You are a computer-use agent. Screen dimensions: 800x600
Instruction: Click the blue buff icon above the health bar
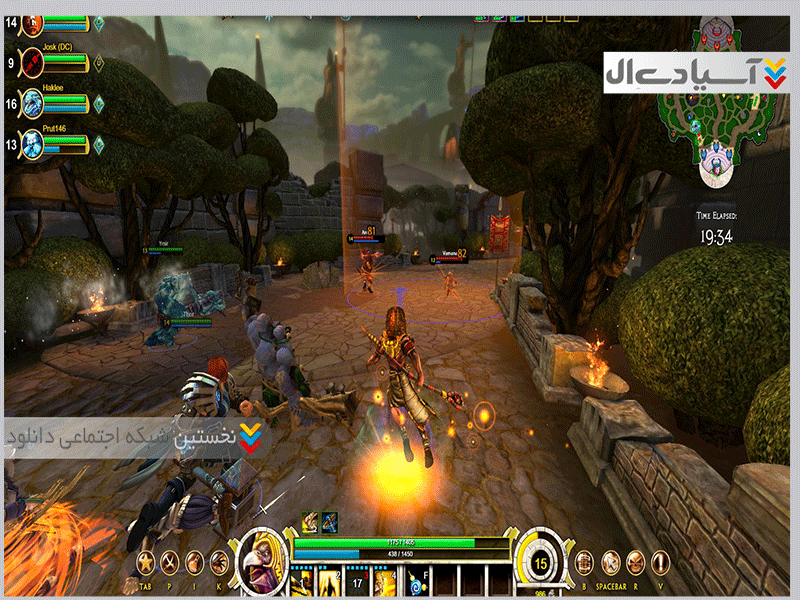[328, 522]
